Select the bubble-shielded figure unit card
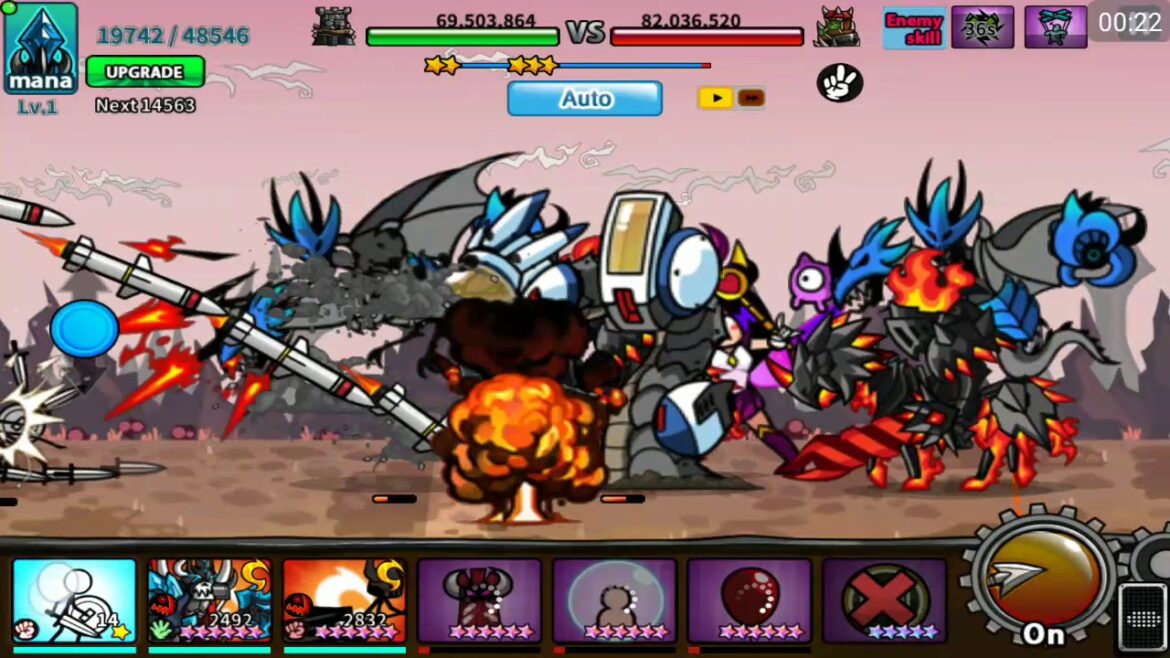This screenshot has height=658, width=1170. pyautogui.click(x=615, y=600)
